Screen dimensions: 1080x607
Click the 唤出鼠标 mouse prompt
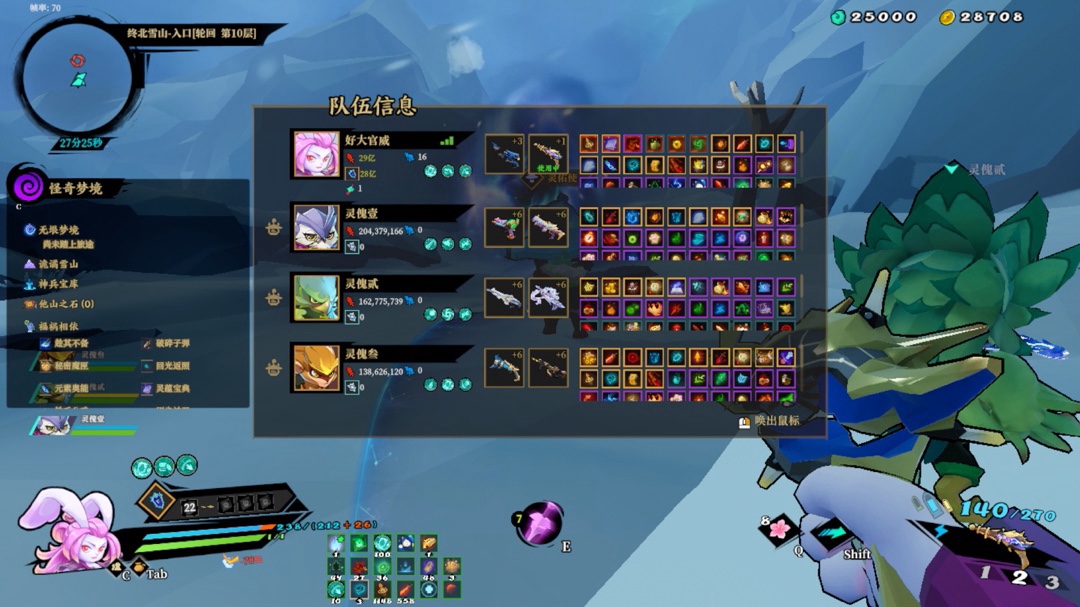pyautogui.click(x=770, y=421)
